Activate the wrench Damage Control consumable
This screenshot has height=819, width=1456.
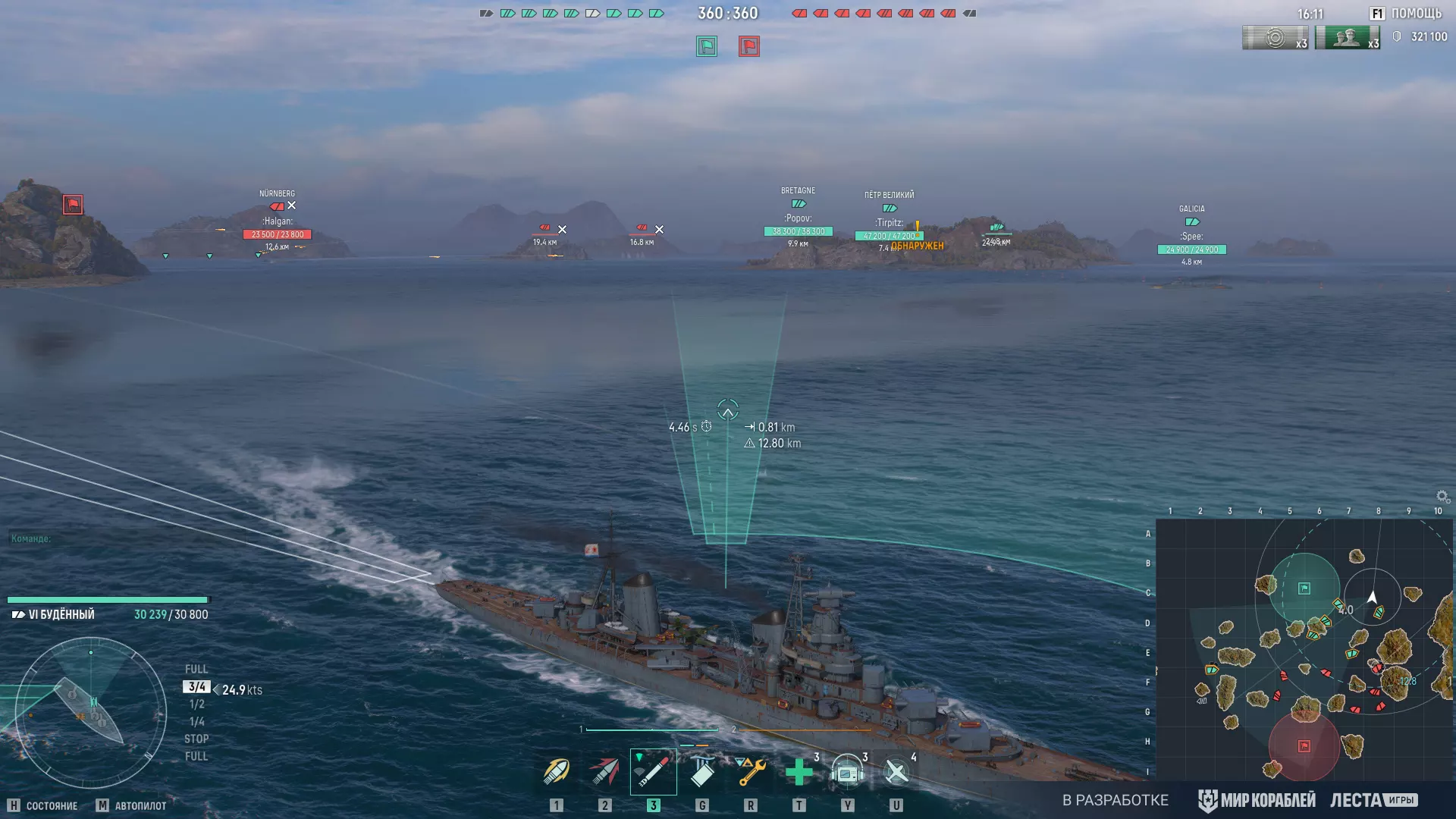pyautogui.click(x=751, y=772)
